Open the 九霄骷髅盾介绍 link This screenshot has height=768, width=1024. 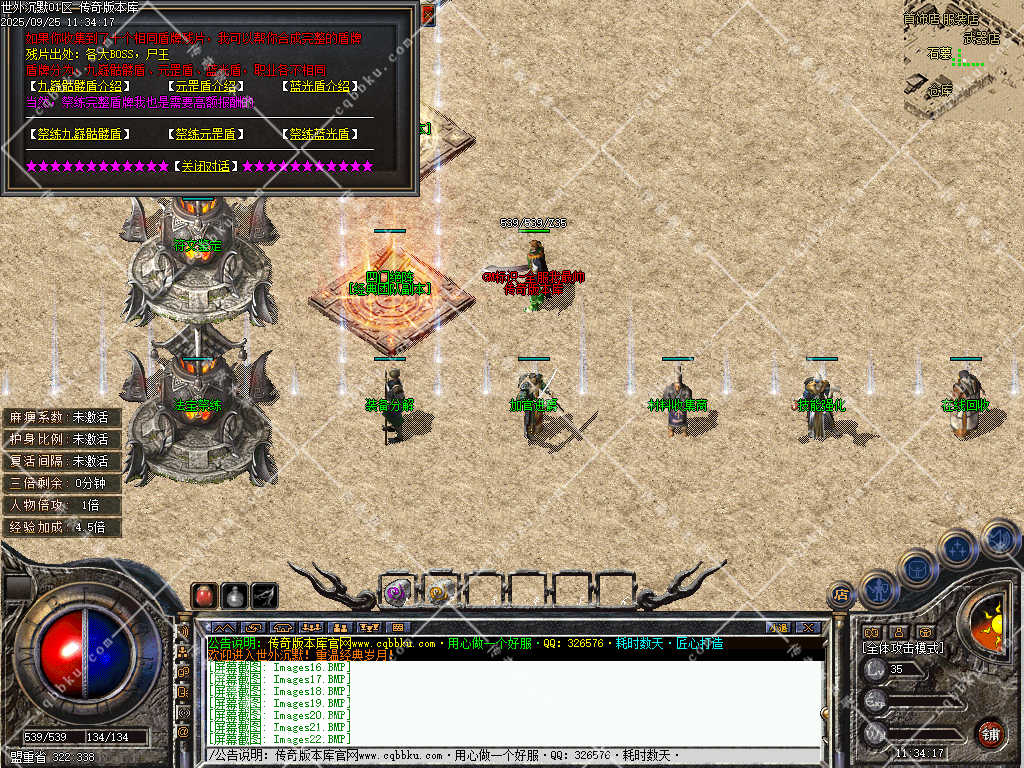(80, 86)
